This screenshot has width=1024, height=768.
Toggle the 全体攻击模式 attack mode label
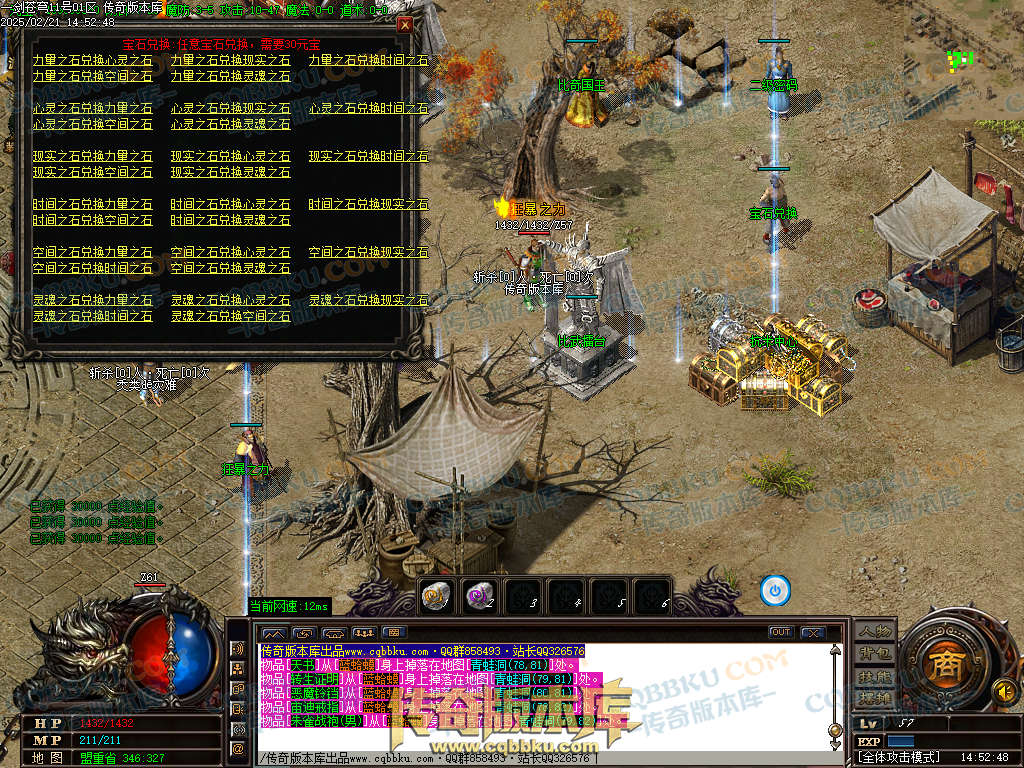pos(900,758)
